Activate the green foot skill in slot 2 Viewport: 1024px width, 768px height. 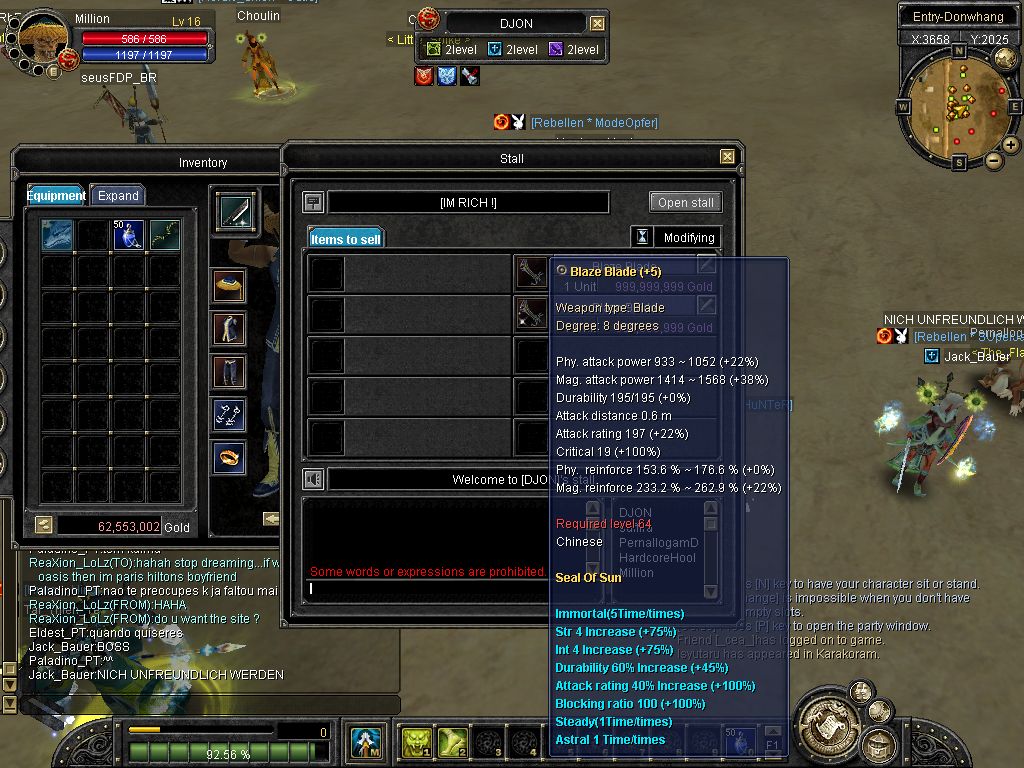pyautogui.click(x=452, y=741)
